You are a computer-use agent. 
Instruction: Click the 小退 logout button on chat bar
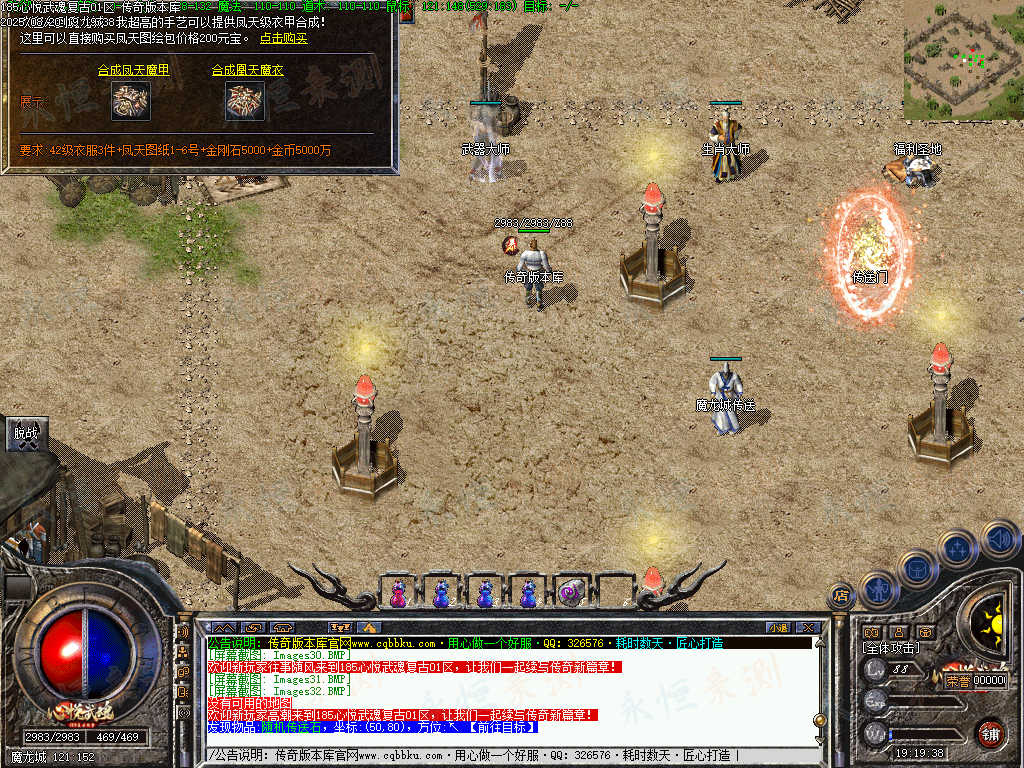[778, 627]
